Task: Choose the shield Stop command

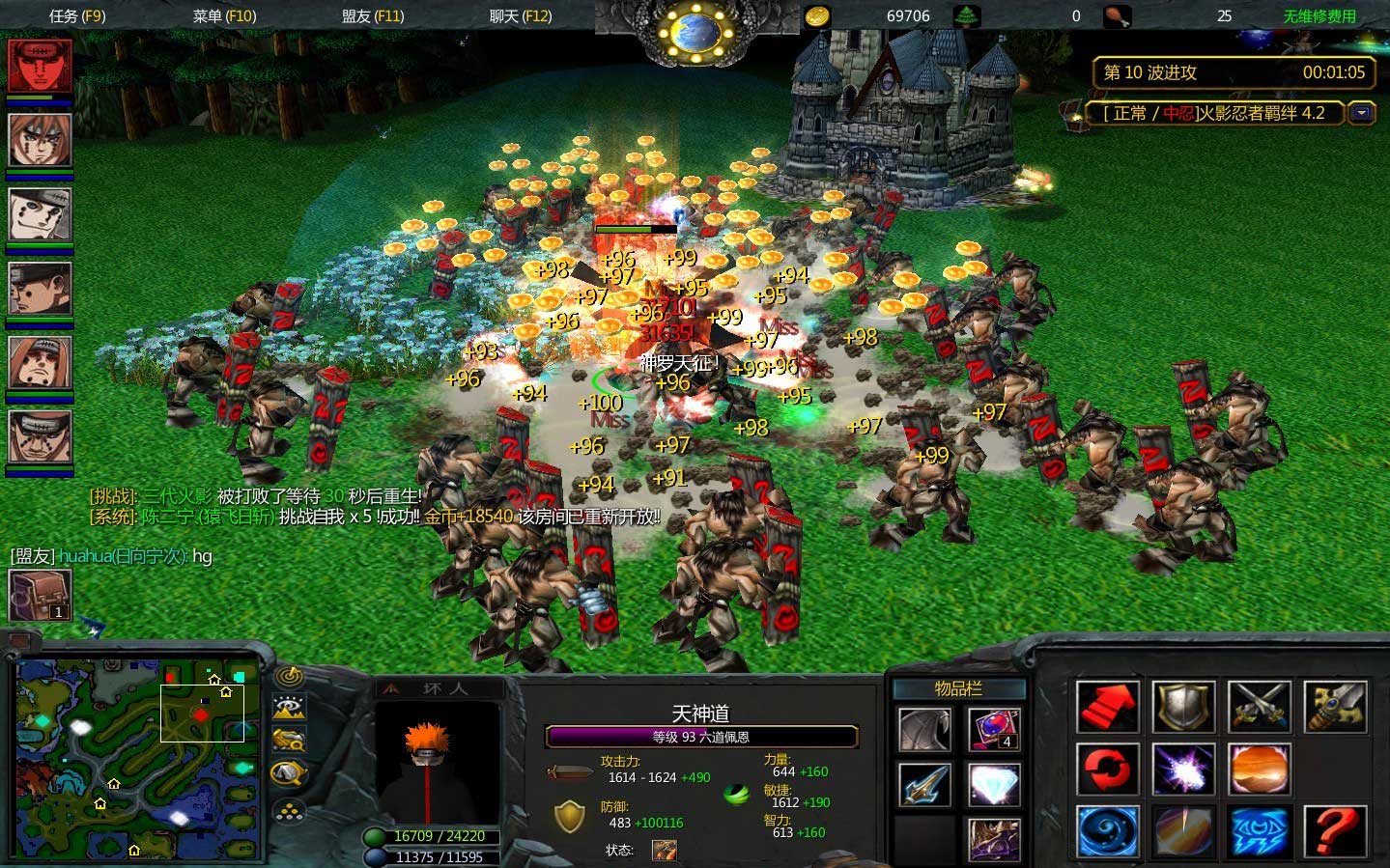Action: pyautogui.click(x=1184, y=708)
